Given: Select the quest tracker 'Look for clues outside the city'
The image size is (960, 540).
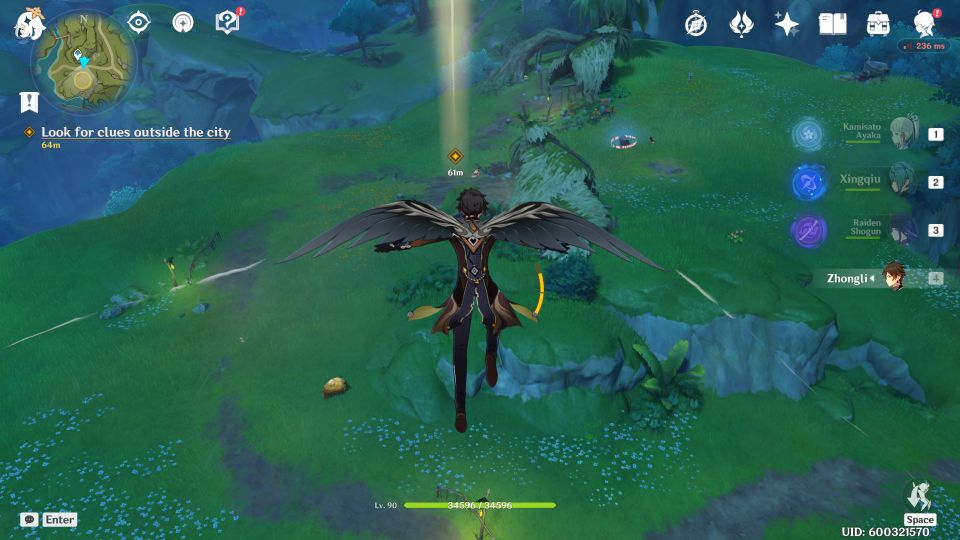Looking at the screenshot, I should (x=135, y=132).
